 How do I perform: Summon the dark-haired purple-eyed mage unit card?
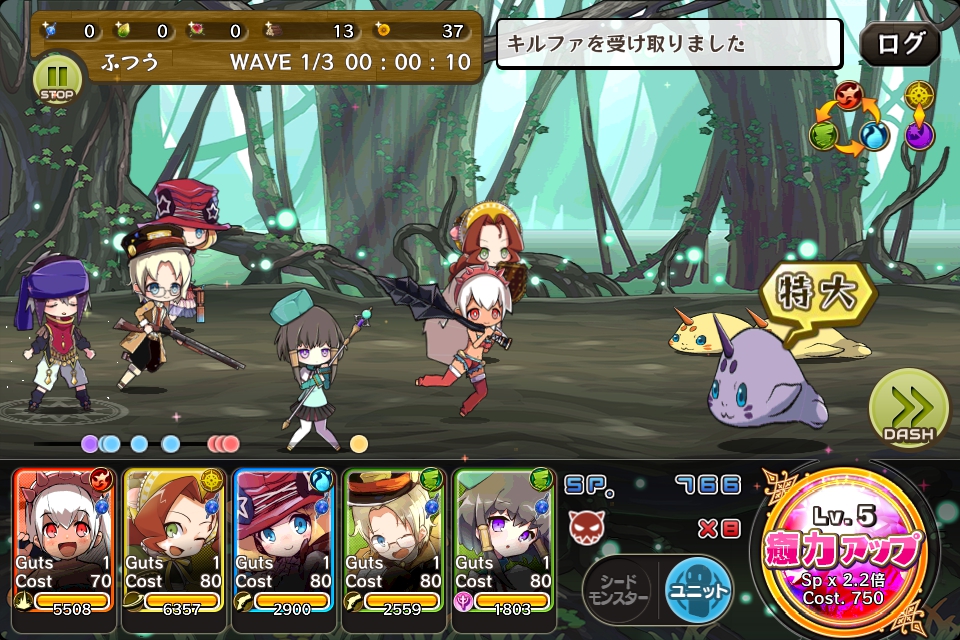pyautogui.click(x=504, y=540)
